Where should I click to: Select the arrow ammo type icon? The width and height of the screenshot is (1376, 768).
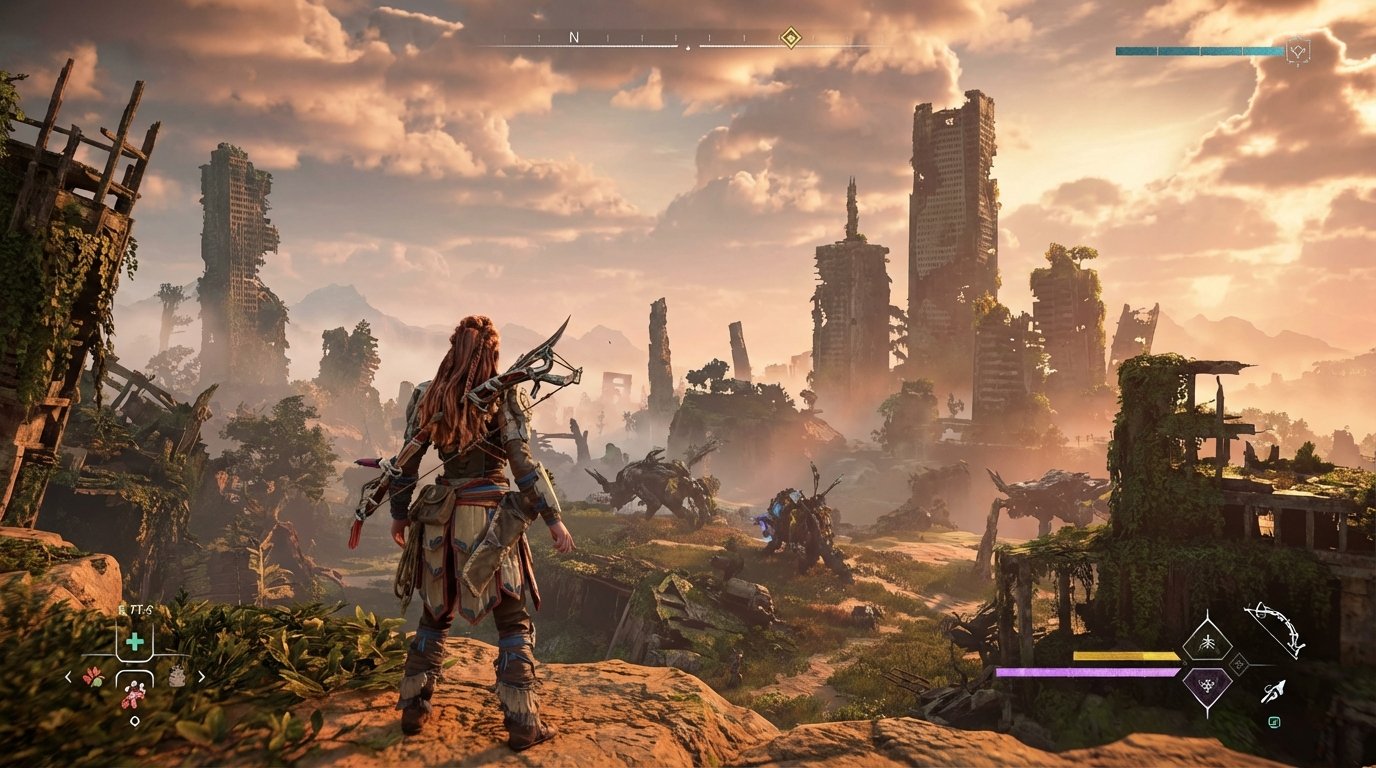click(1275, 691)
